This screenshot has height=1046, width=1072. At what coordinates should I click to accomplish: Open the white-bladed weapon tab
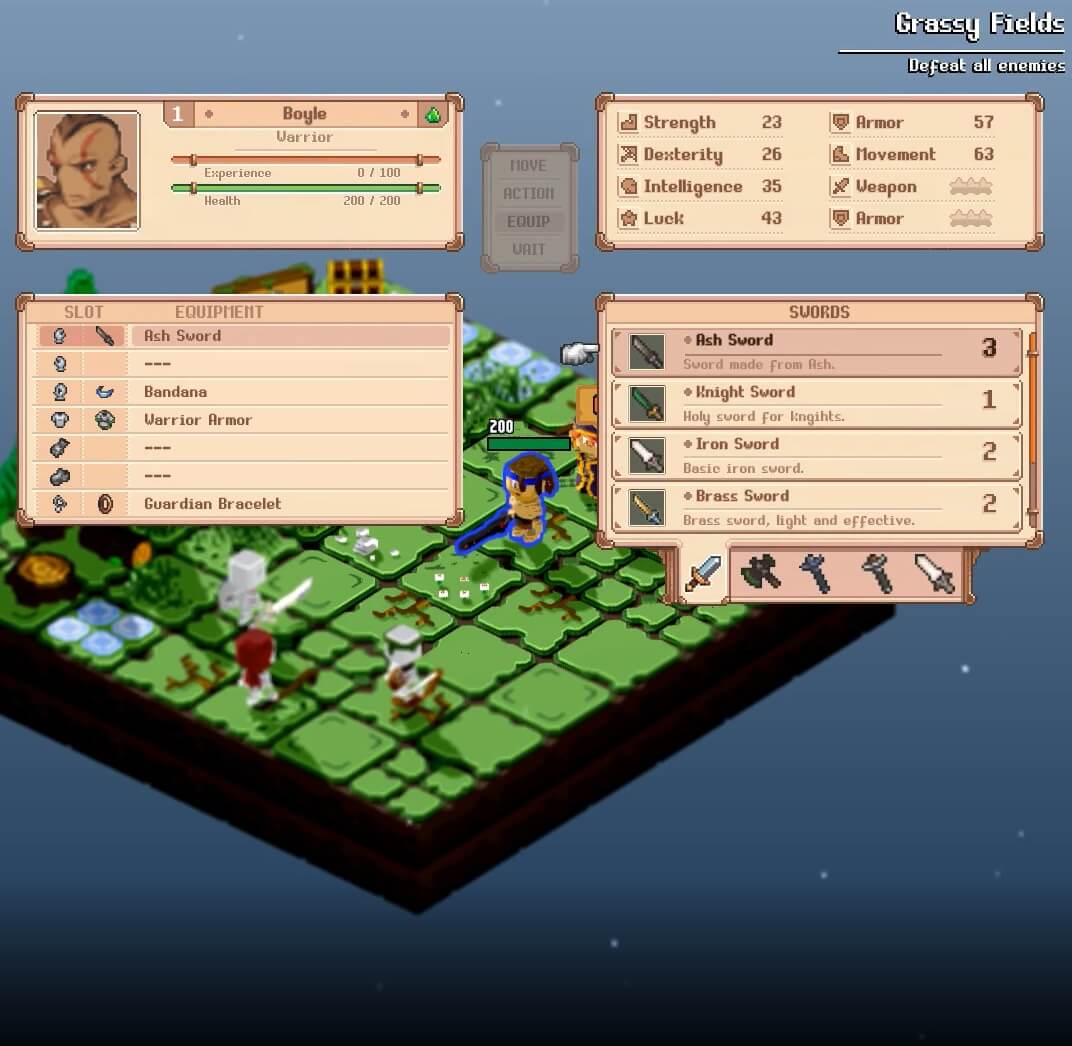tap(935, 573)
